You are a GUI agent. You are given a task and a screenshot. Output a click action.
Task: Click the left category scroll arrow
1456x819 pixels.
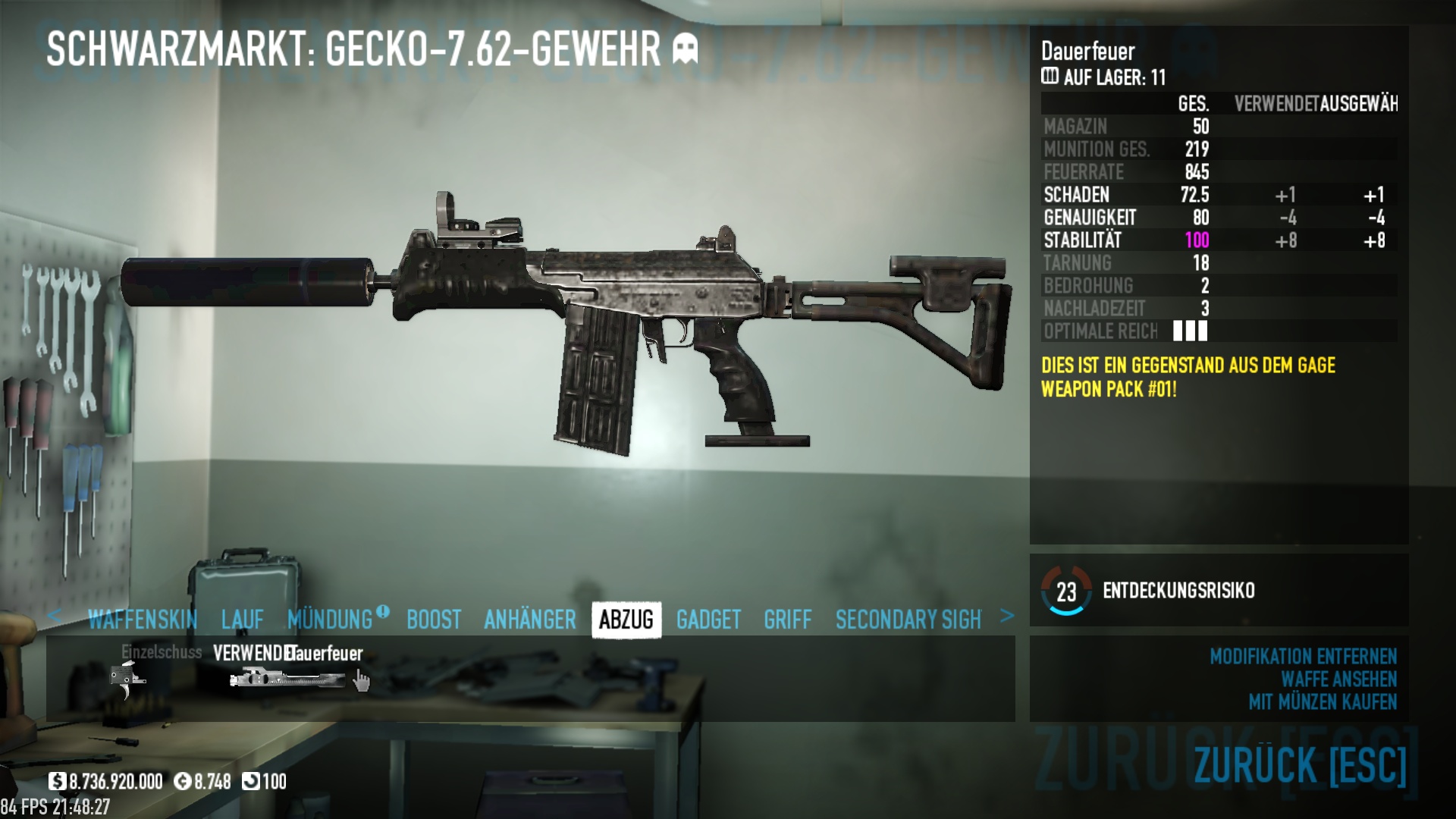point(54,616)
